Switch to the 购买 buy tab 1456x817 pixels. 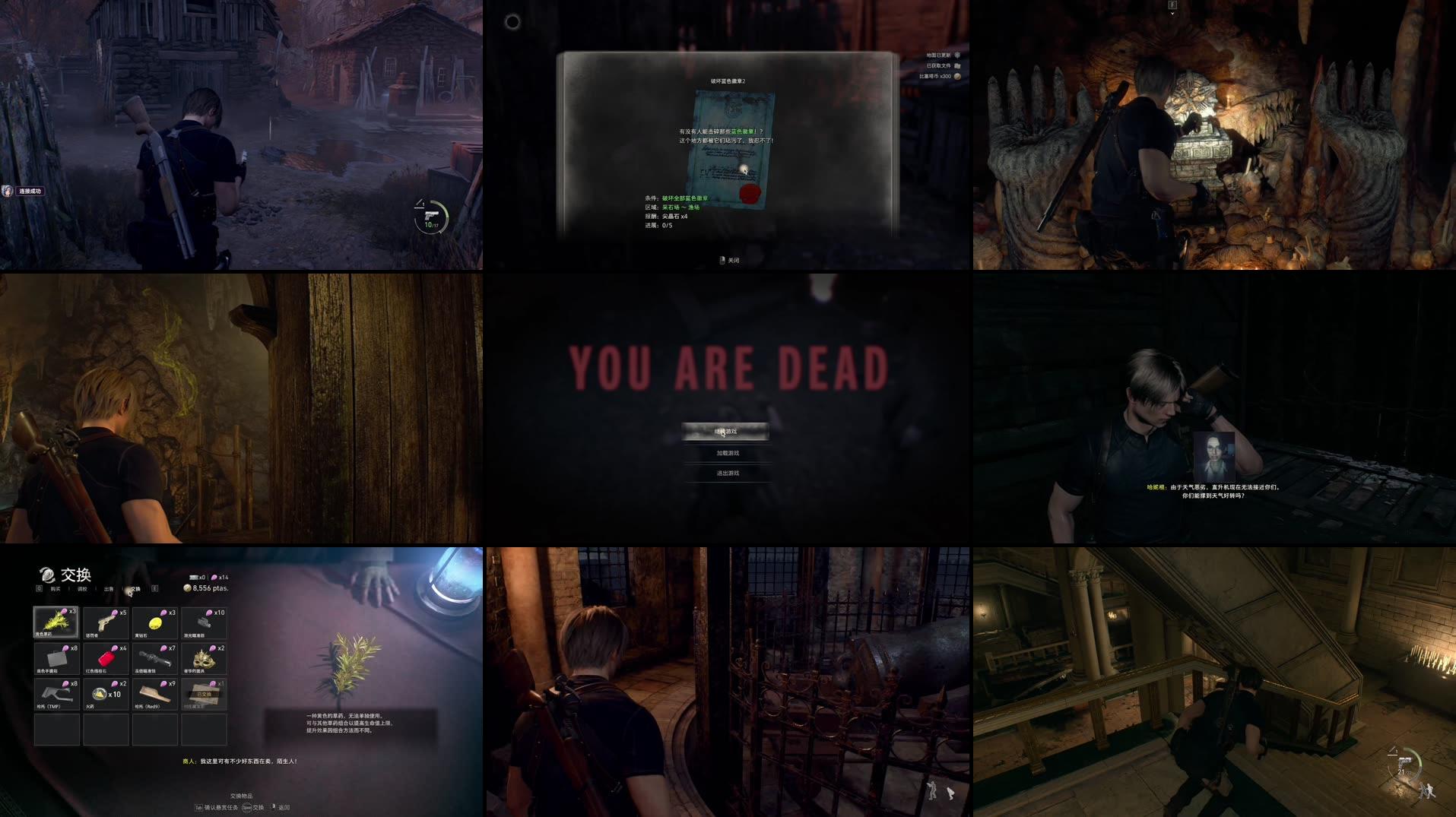tap(56, 589)
